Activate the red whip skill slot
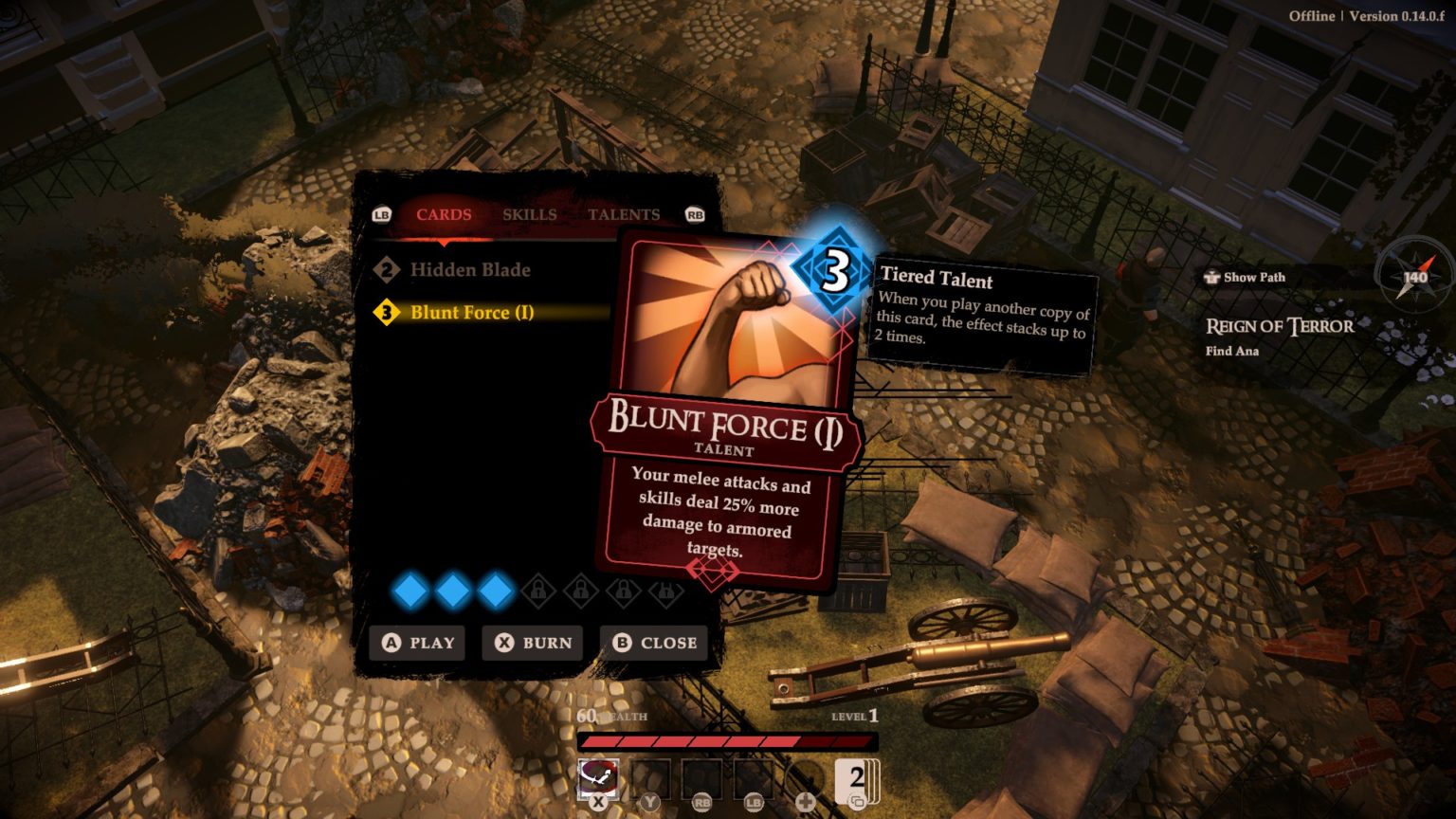 click(598, 779)
